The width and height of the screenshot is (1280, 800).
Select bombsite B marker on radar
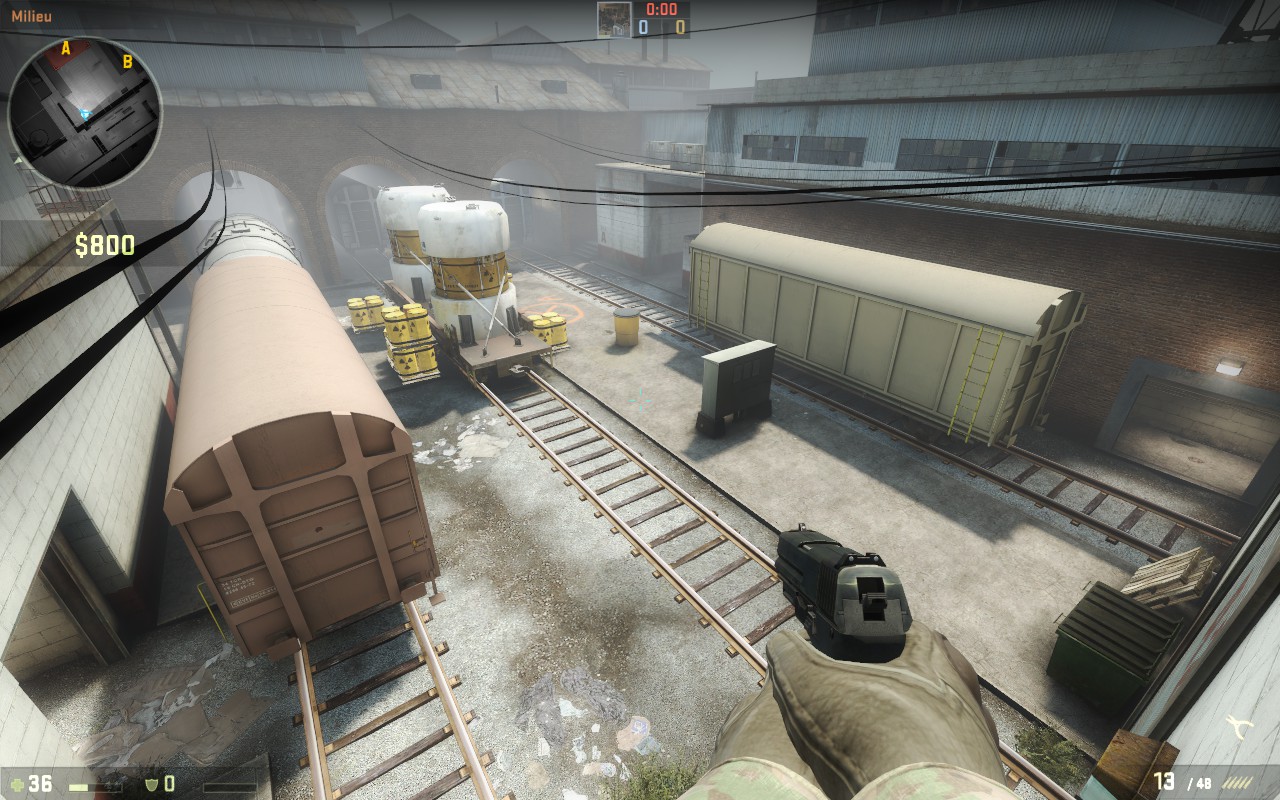coord(127,62)
